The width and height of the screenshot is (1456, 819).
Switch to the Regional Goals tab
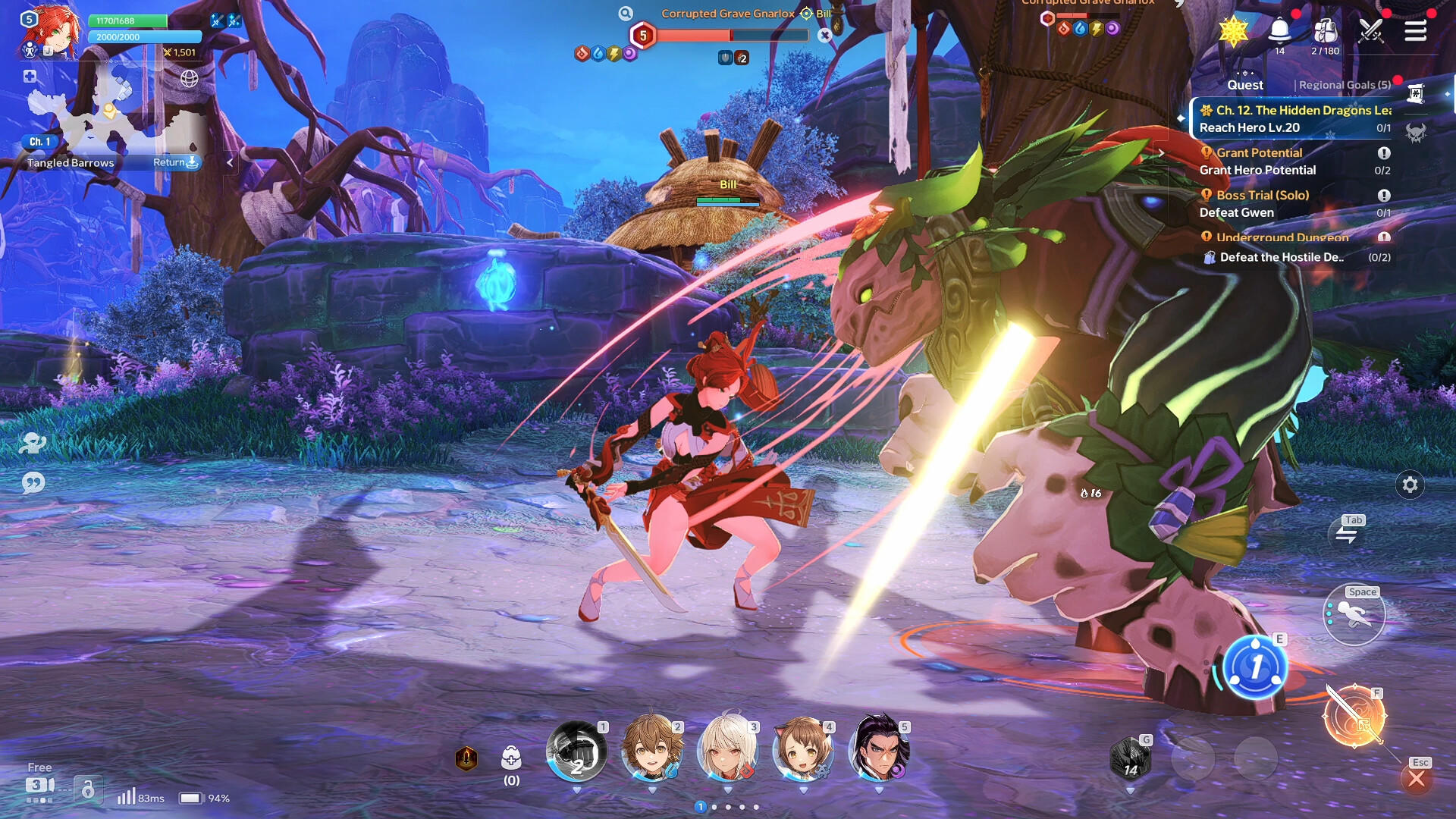pyautogui.click(x=1345, y=85)
